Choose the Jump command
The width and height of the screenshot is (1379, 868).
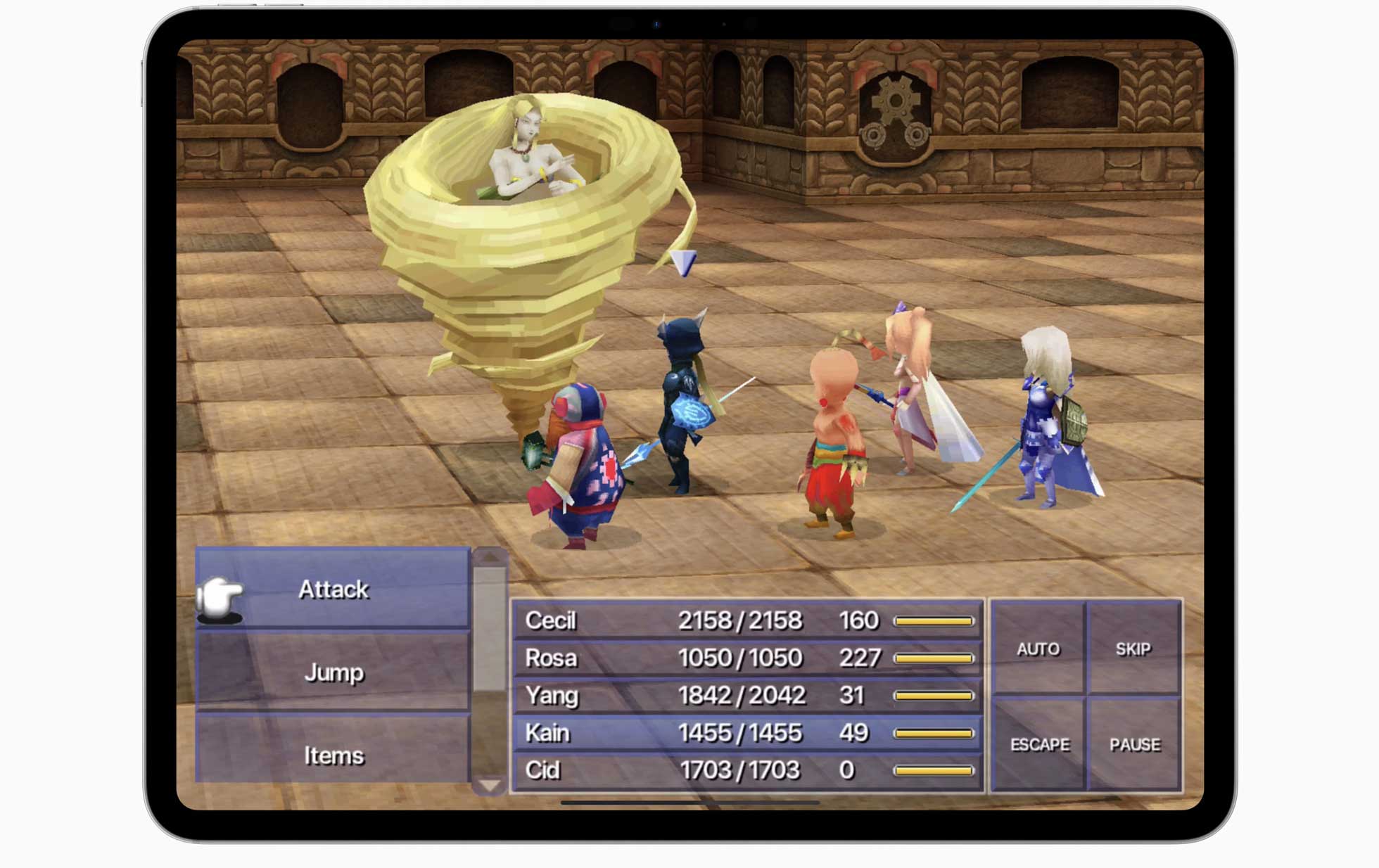click(333, 672)
